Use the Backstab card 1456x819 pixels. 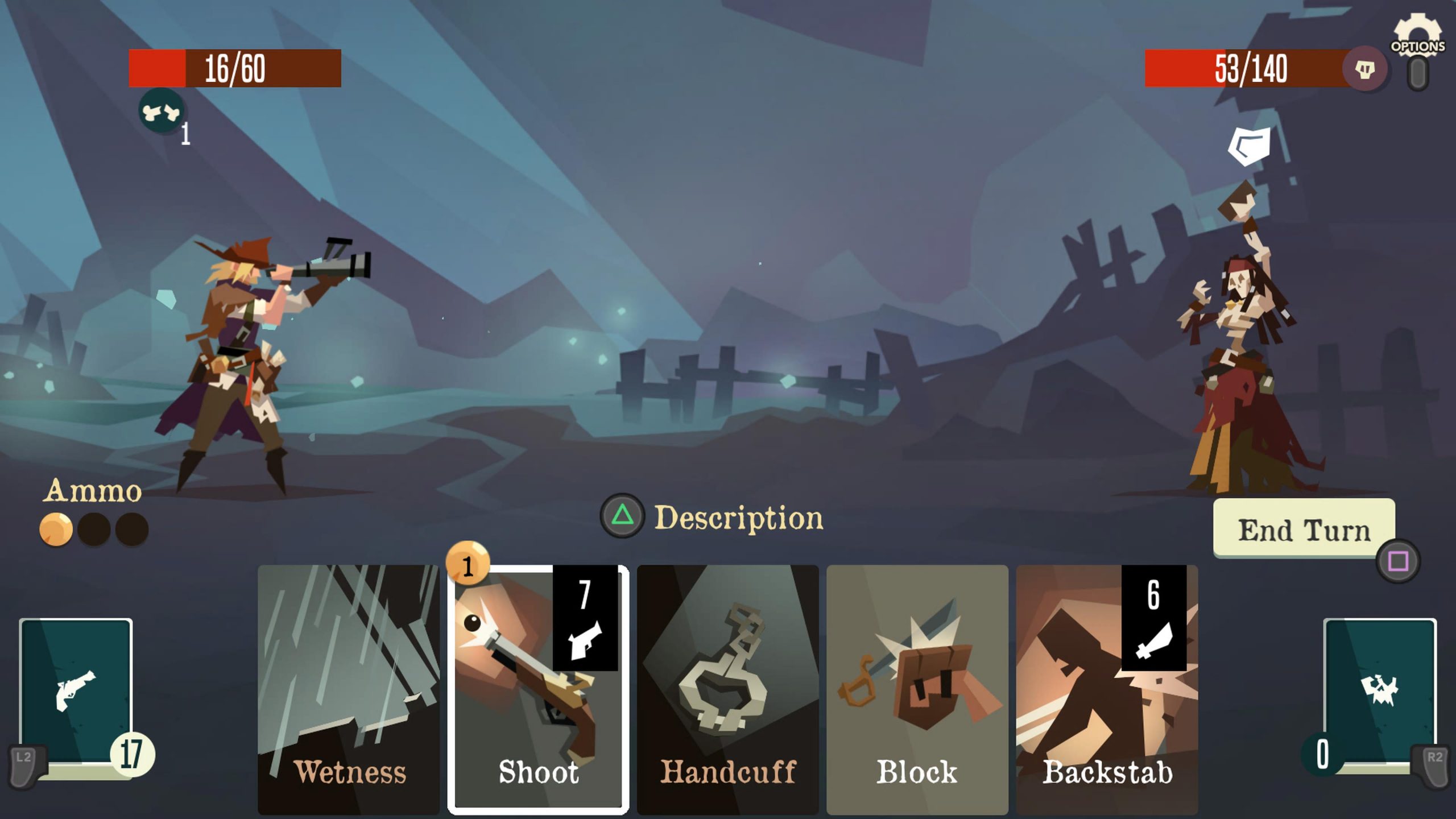pos(1107,688)
